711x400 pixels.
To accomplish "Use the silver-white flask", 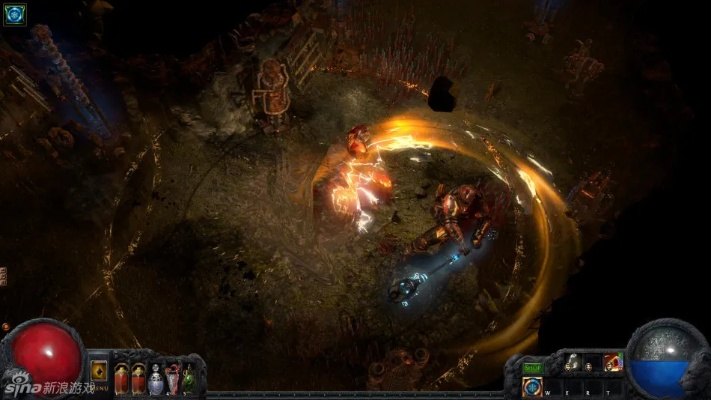I will [x=155, y=379].
